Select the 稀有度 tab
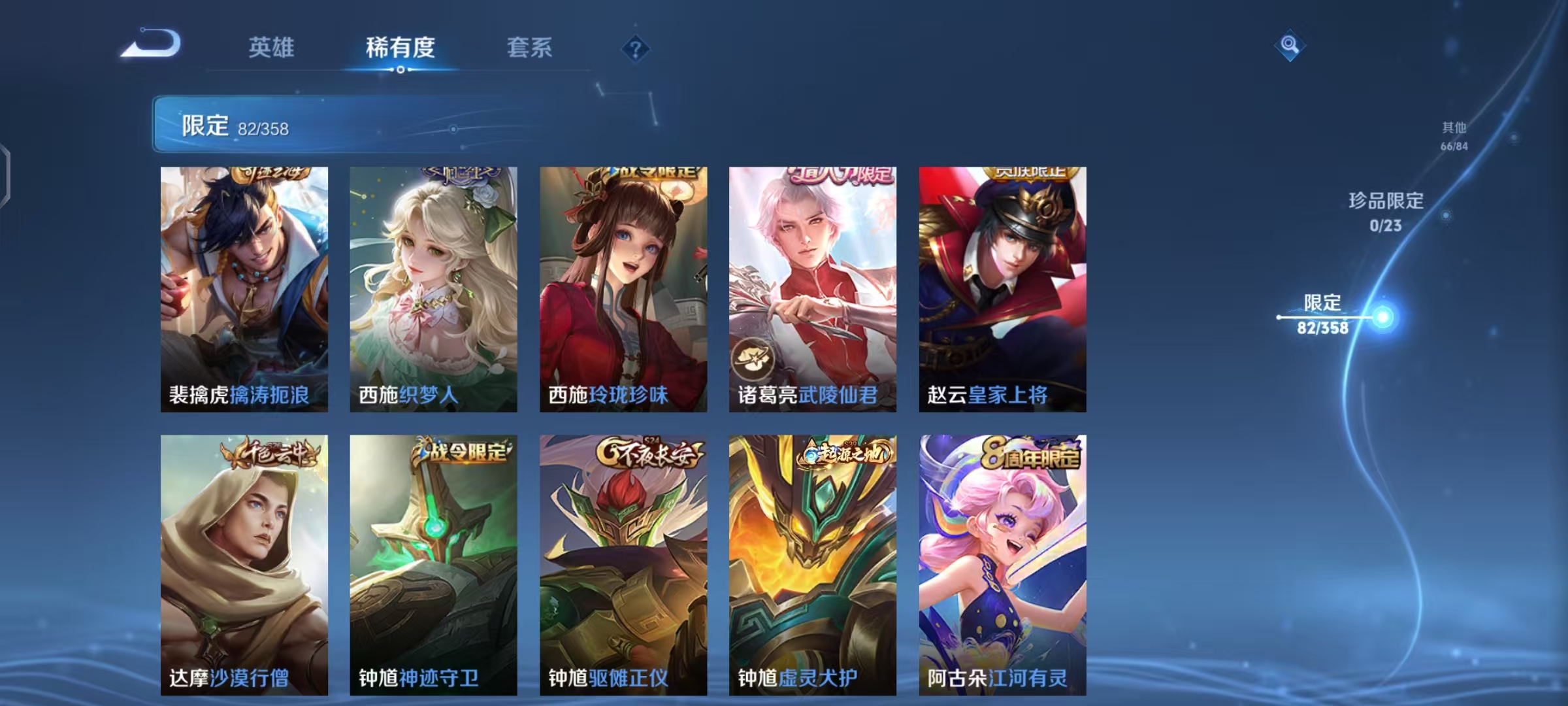This screenshot has height=706, width=1568. click(400, 48)
